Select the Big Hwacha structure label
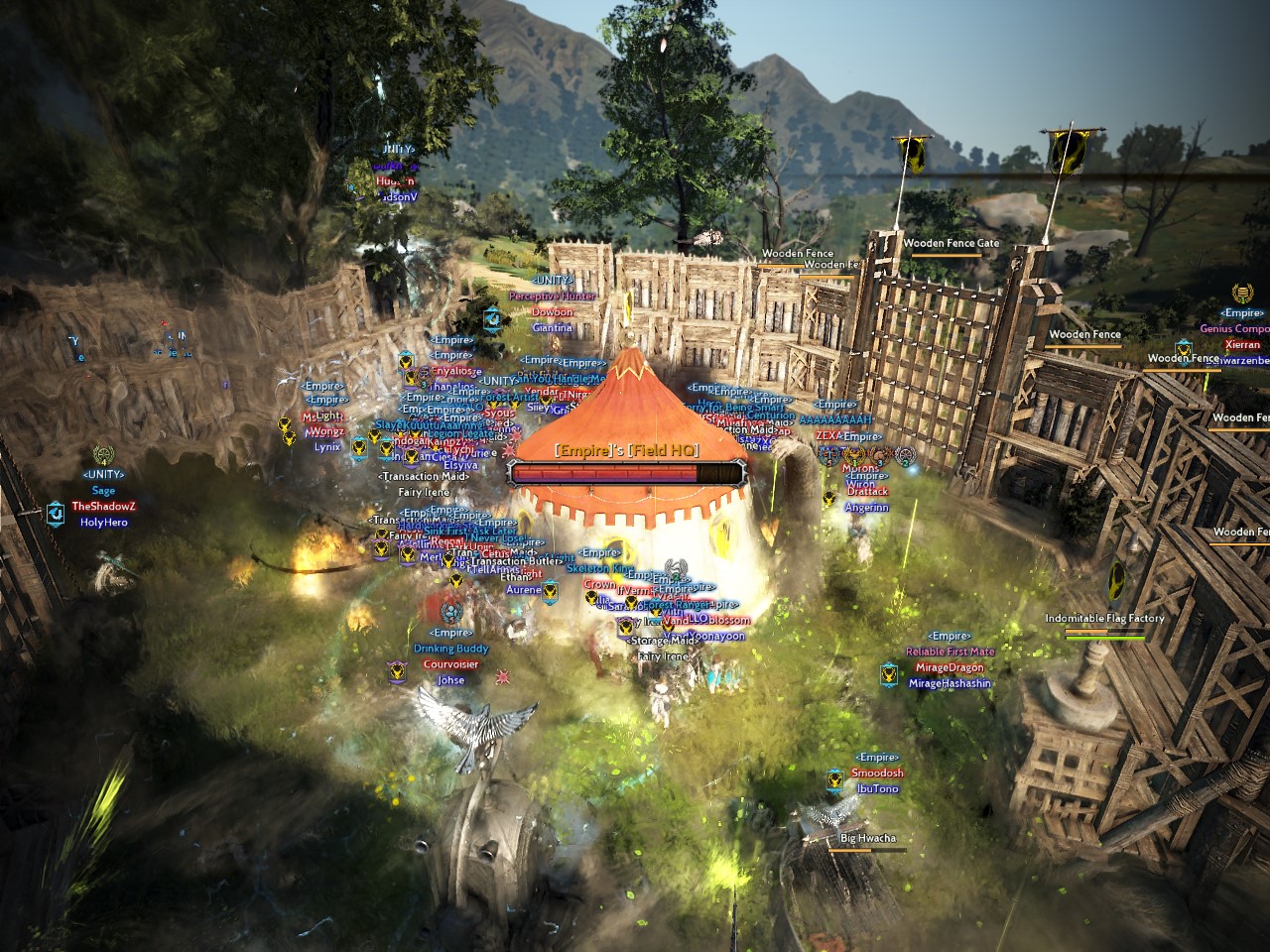Viewport: 1270px width, 952px height. [x=866, y=837]
